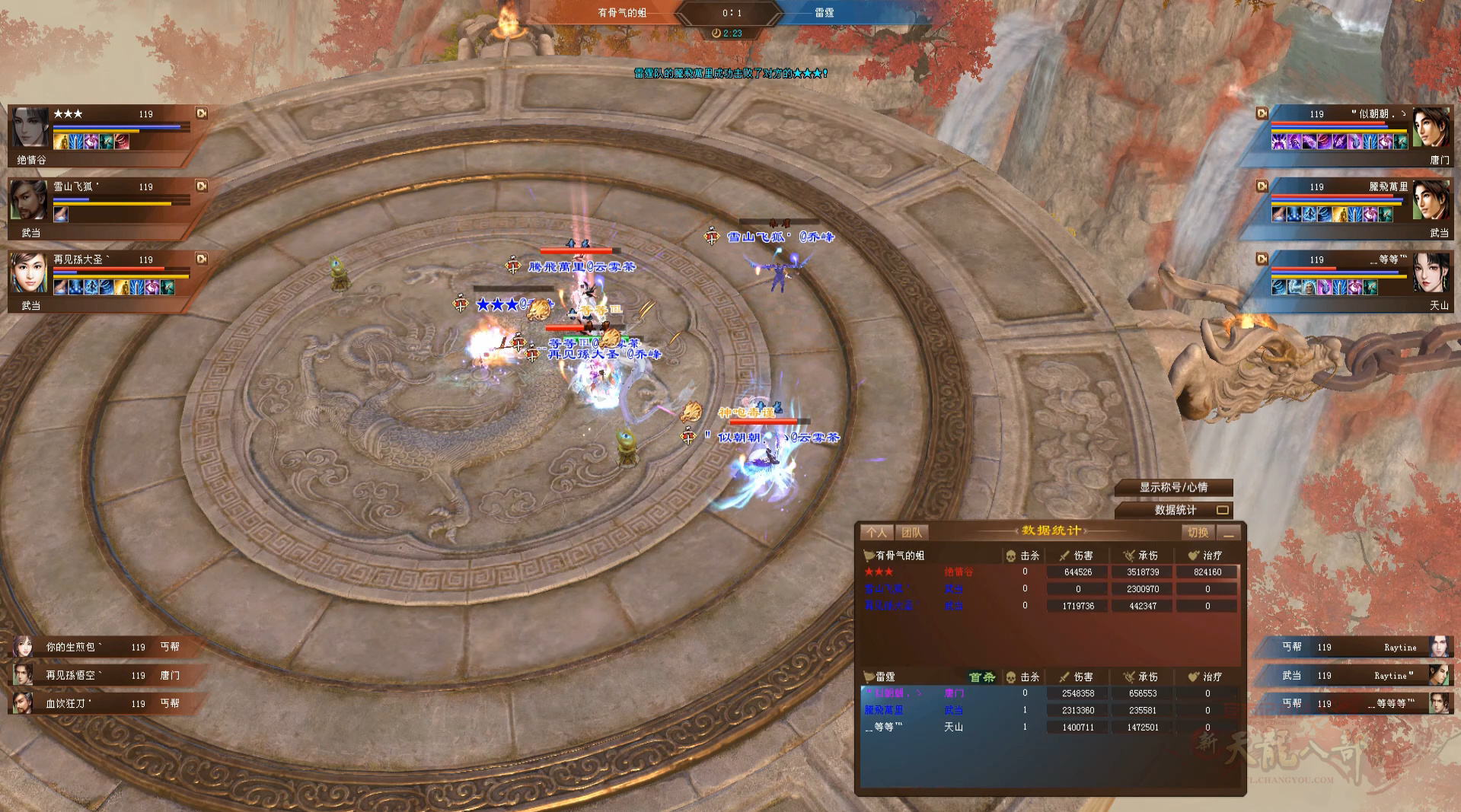Spectate 等等 of 天山 via camera icon
1461x812 pixels.
(1262, 259)
